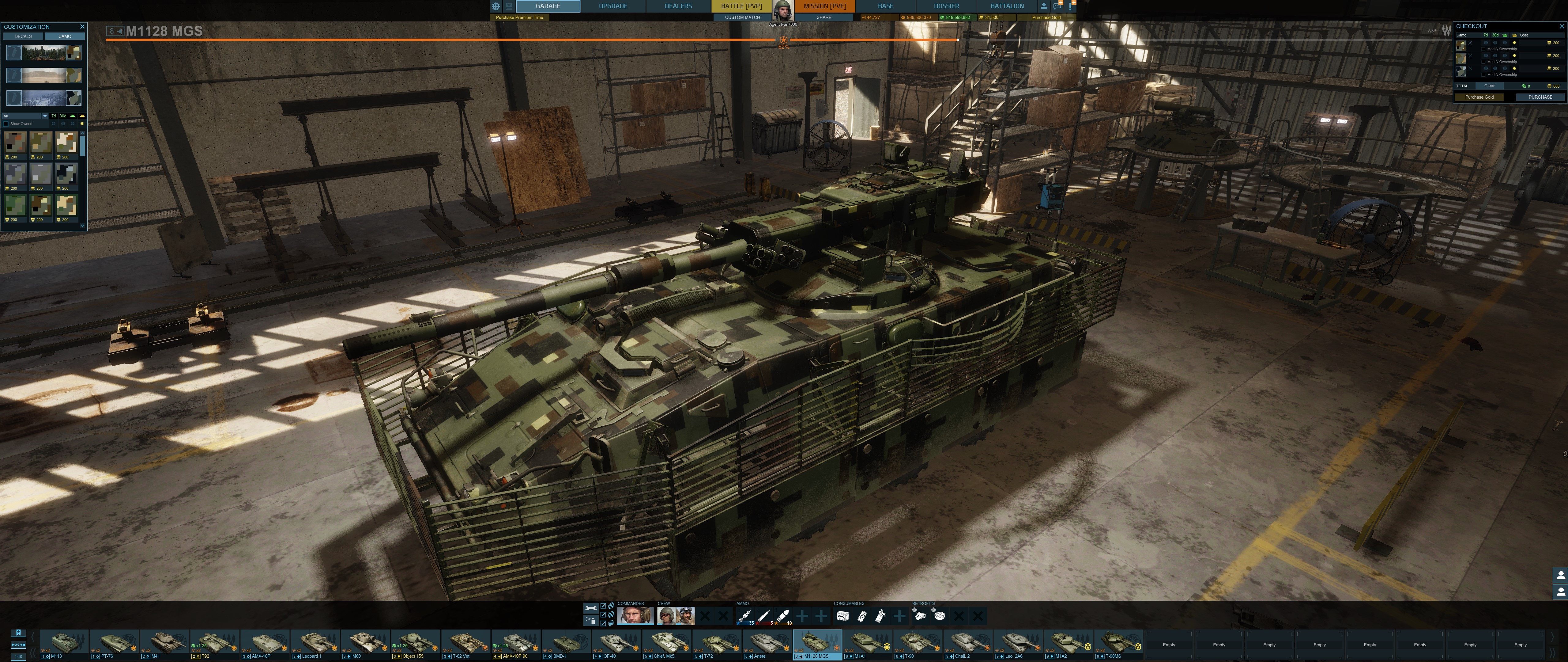1568x662 pixels.
Task: Toggle the Show Owned checkbox
Action: click(6, 124)
